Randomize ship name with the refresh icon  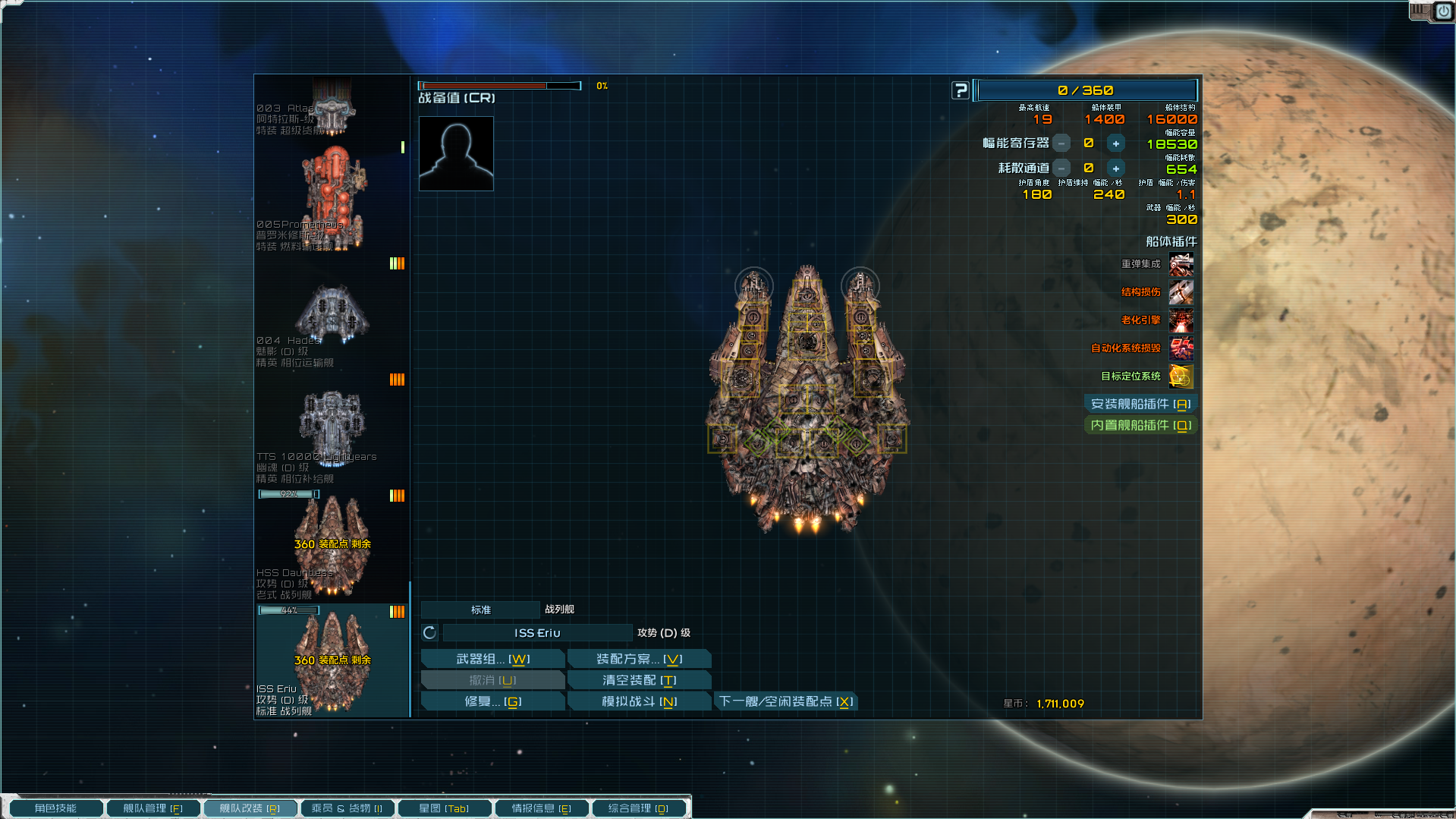[429, 633]
